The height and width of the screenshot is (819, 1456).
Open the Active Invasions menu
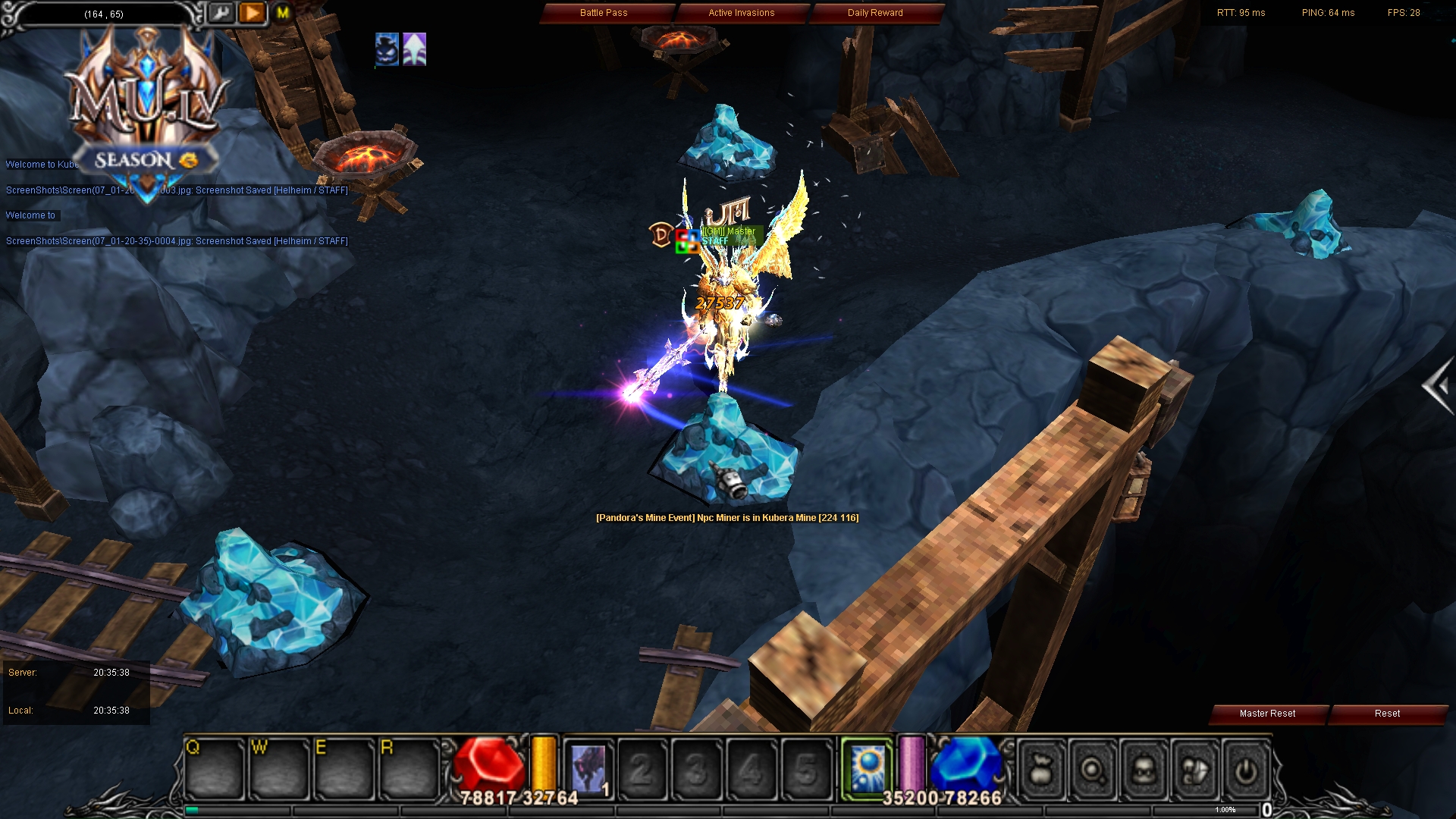(x=740, y=13)
